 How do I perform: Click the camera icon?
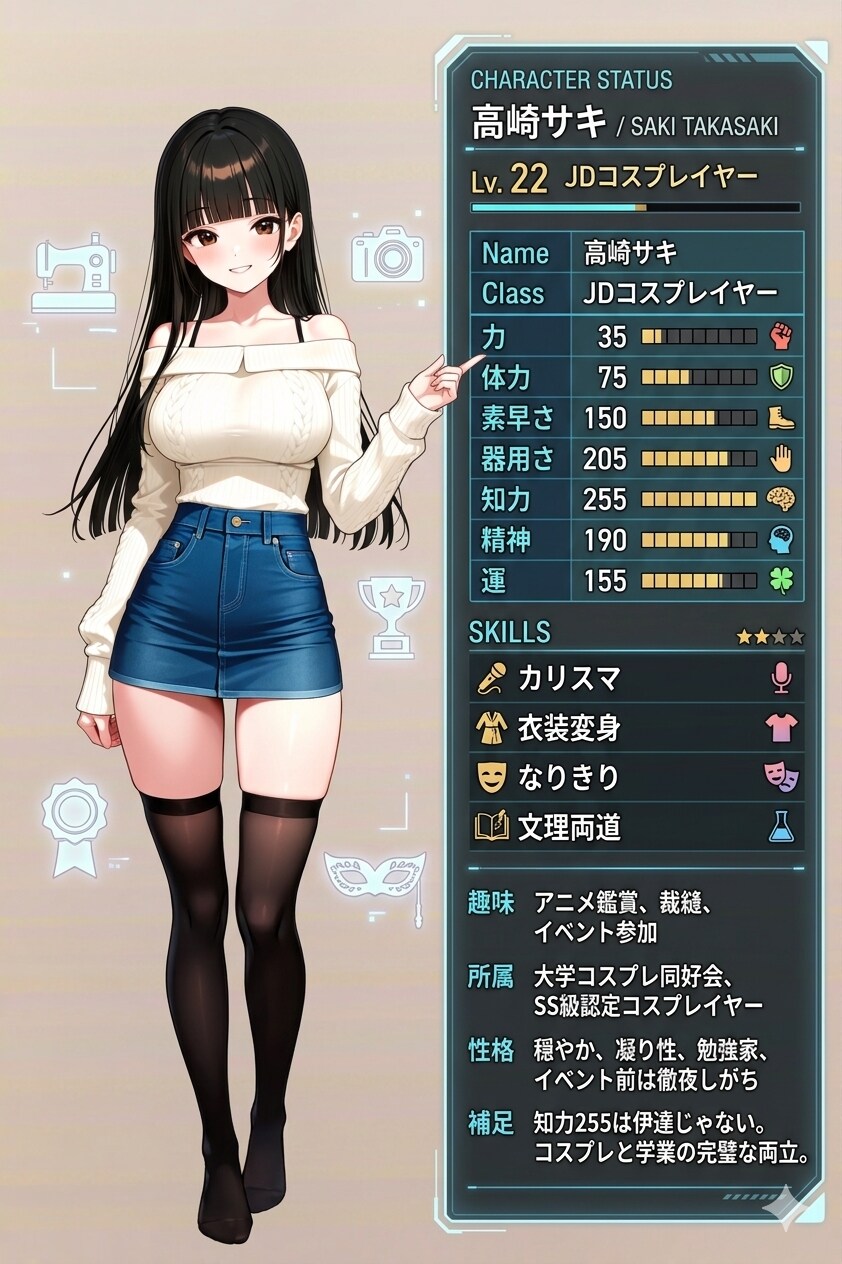coord(387,253)
